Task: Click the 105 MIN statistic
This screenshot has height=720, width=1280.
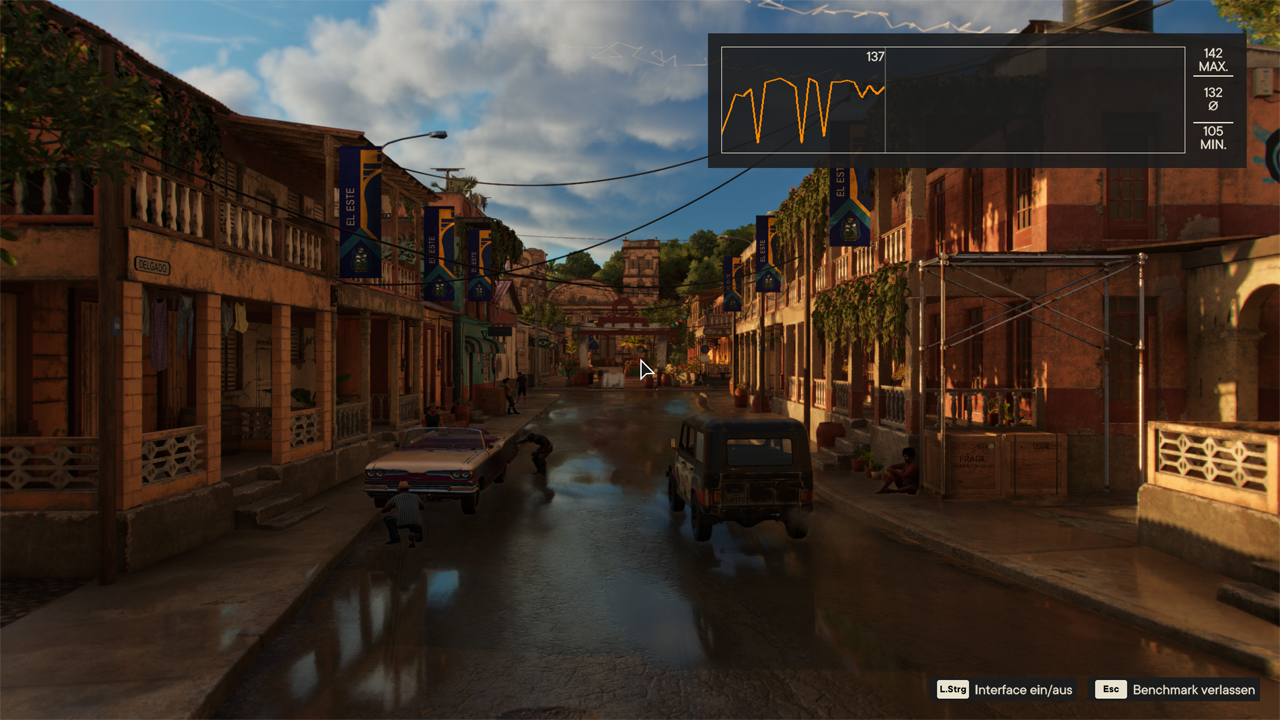Action: [x=1211, y=138]
